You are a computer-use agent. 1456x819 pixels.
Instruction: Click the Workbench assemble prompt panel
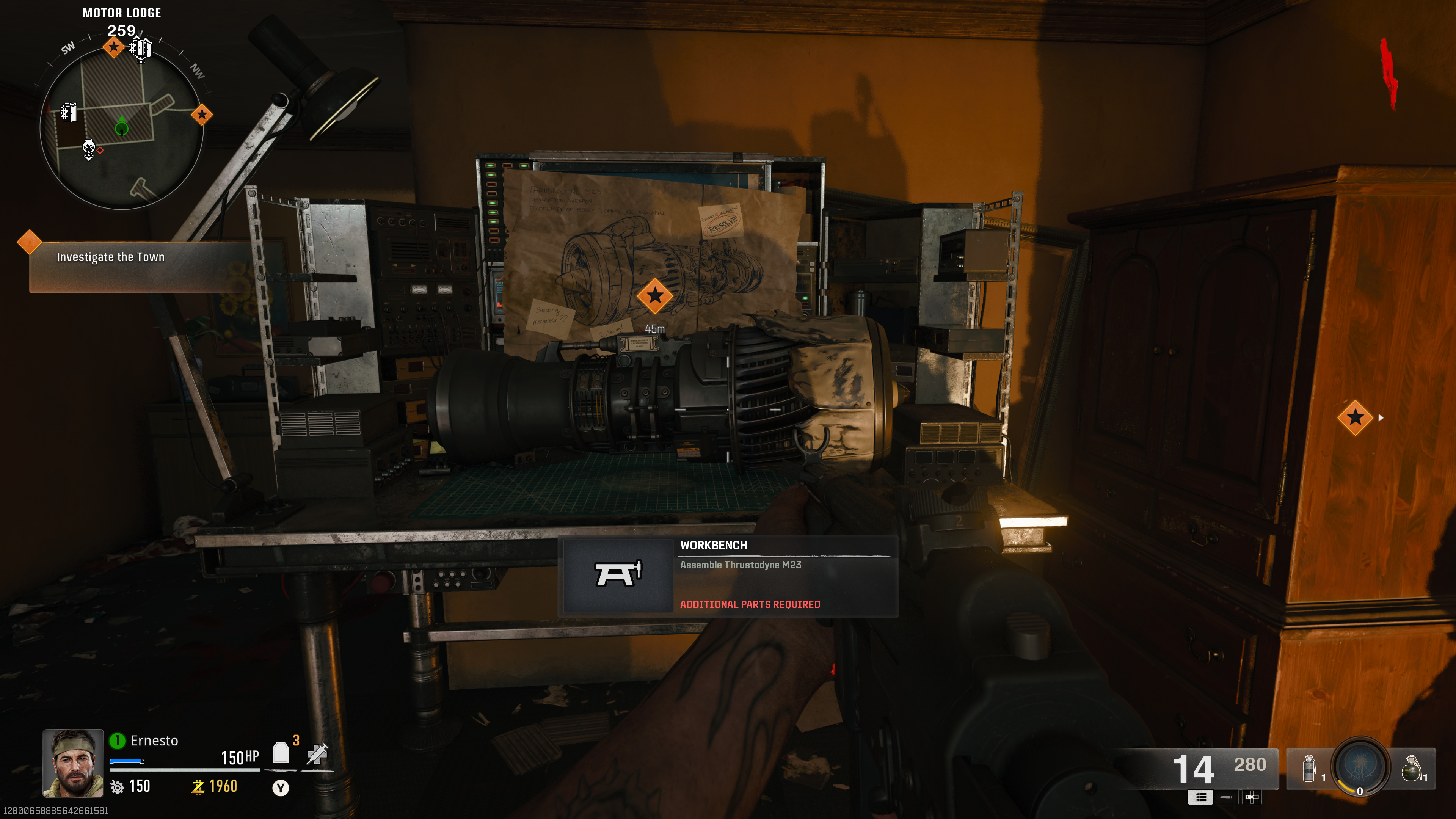pyautogui.click(x=728, y=576)
